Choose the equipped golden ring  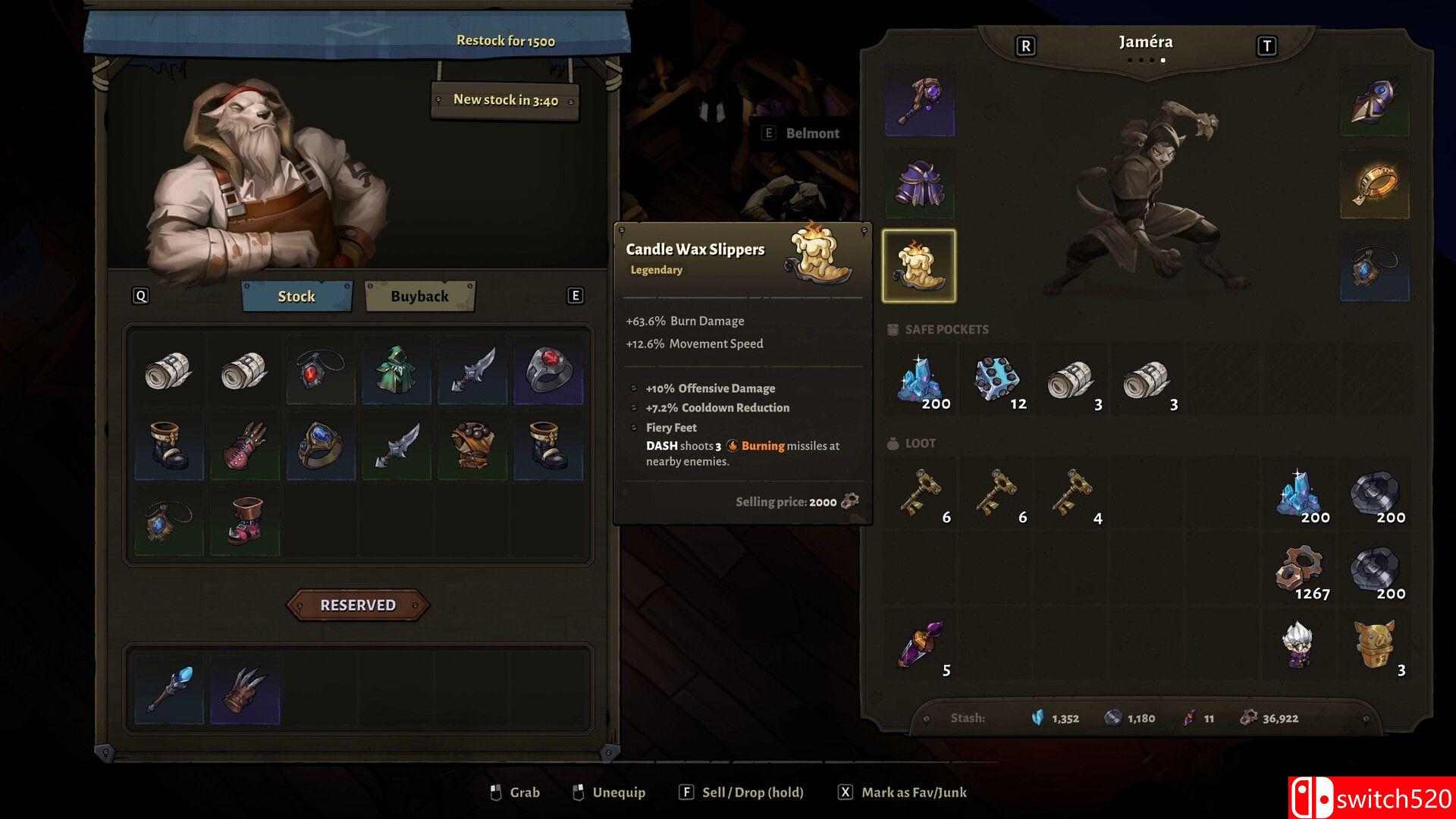tap(1375, 184)
